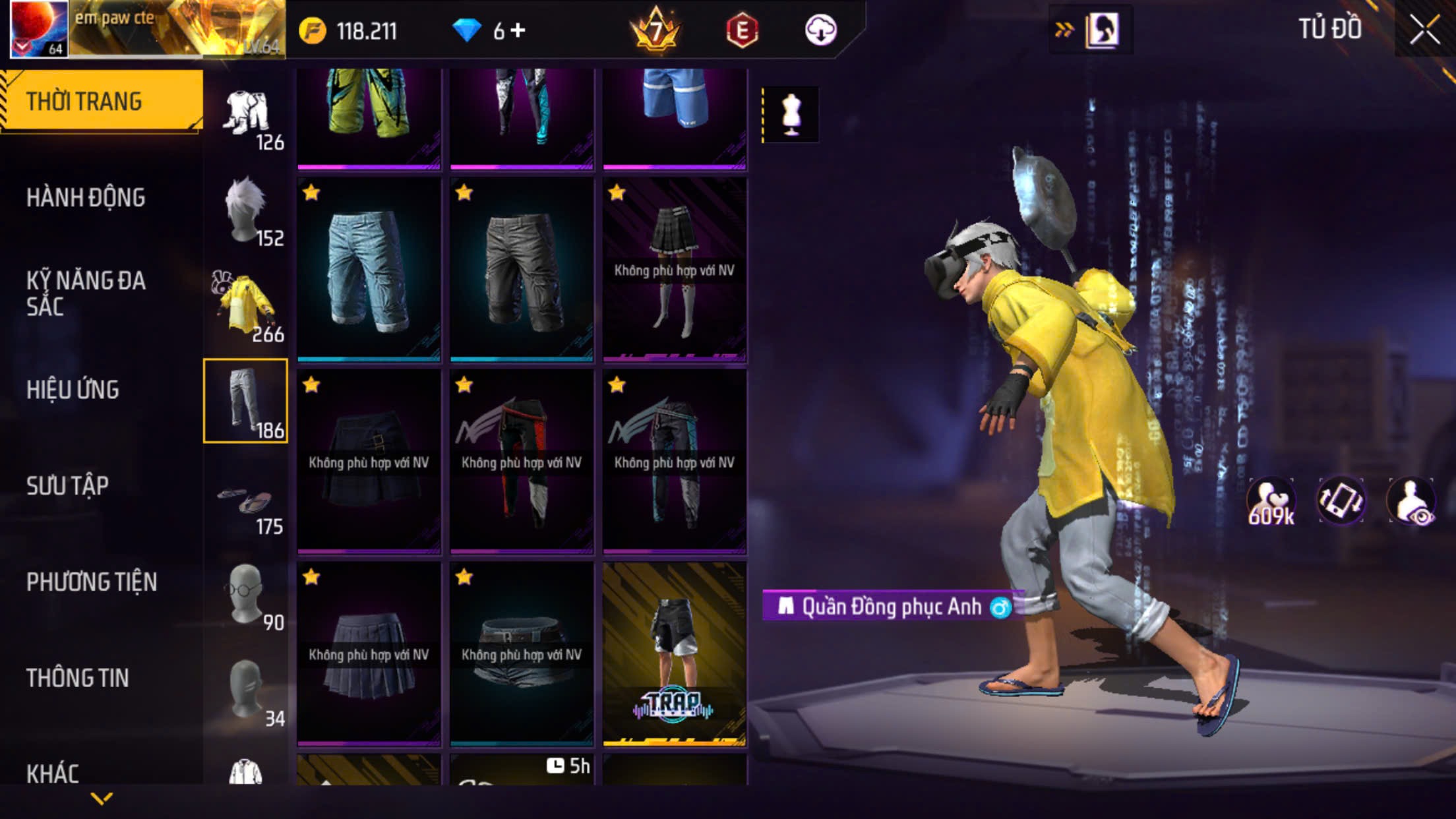Screen dimensions: 1456x819
Task: Tap the 609k likes icon
Action: pos(1271,502)
